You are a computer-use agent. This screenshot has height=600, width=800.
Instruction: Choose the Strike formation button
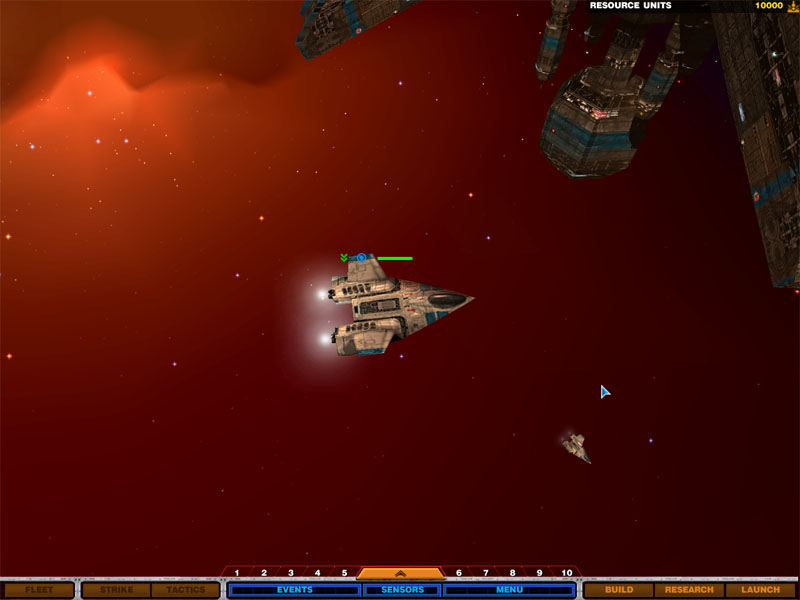pos(115,590)
